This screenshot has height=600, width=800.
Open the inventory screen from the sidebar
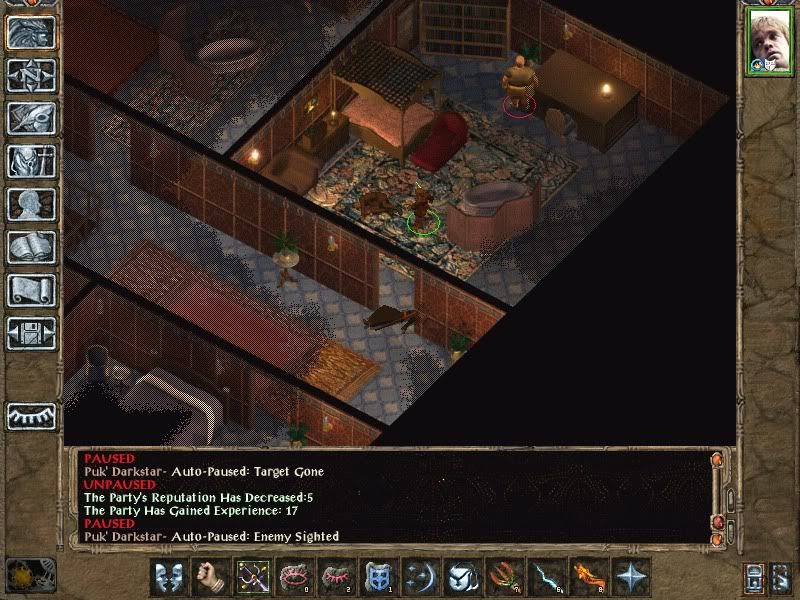point(31,161)
